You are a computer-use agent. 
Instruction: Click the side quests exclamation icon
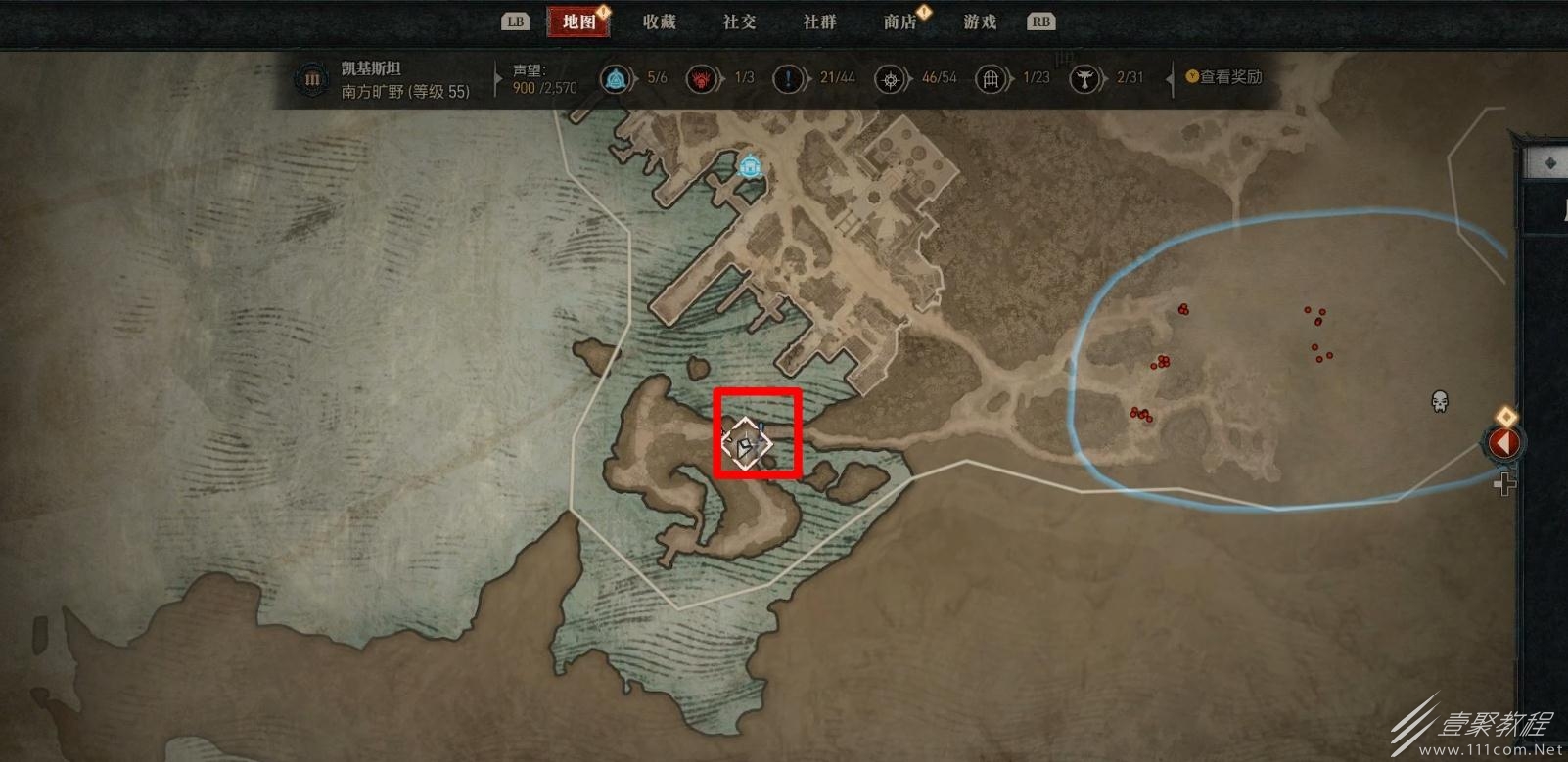(x=788, y=78)
